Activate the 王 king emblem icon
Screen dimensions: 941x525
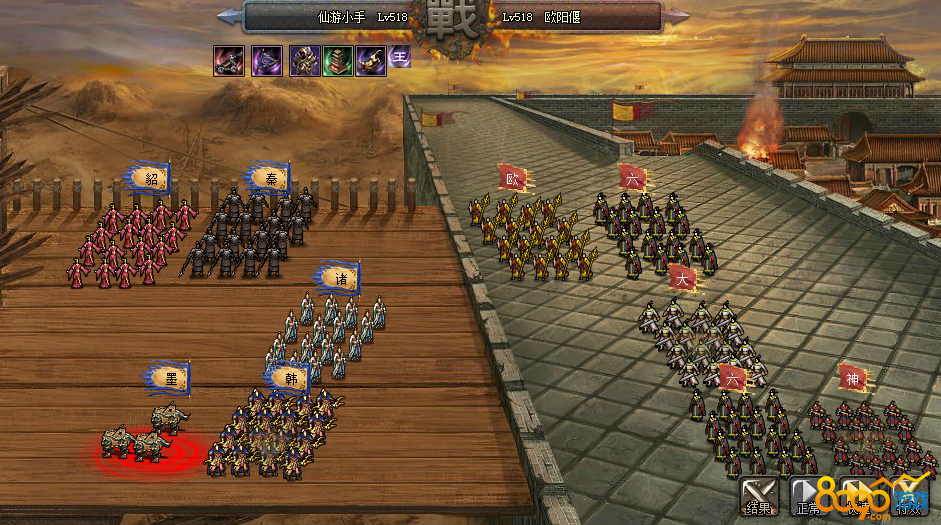click(400, 57)
